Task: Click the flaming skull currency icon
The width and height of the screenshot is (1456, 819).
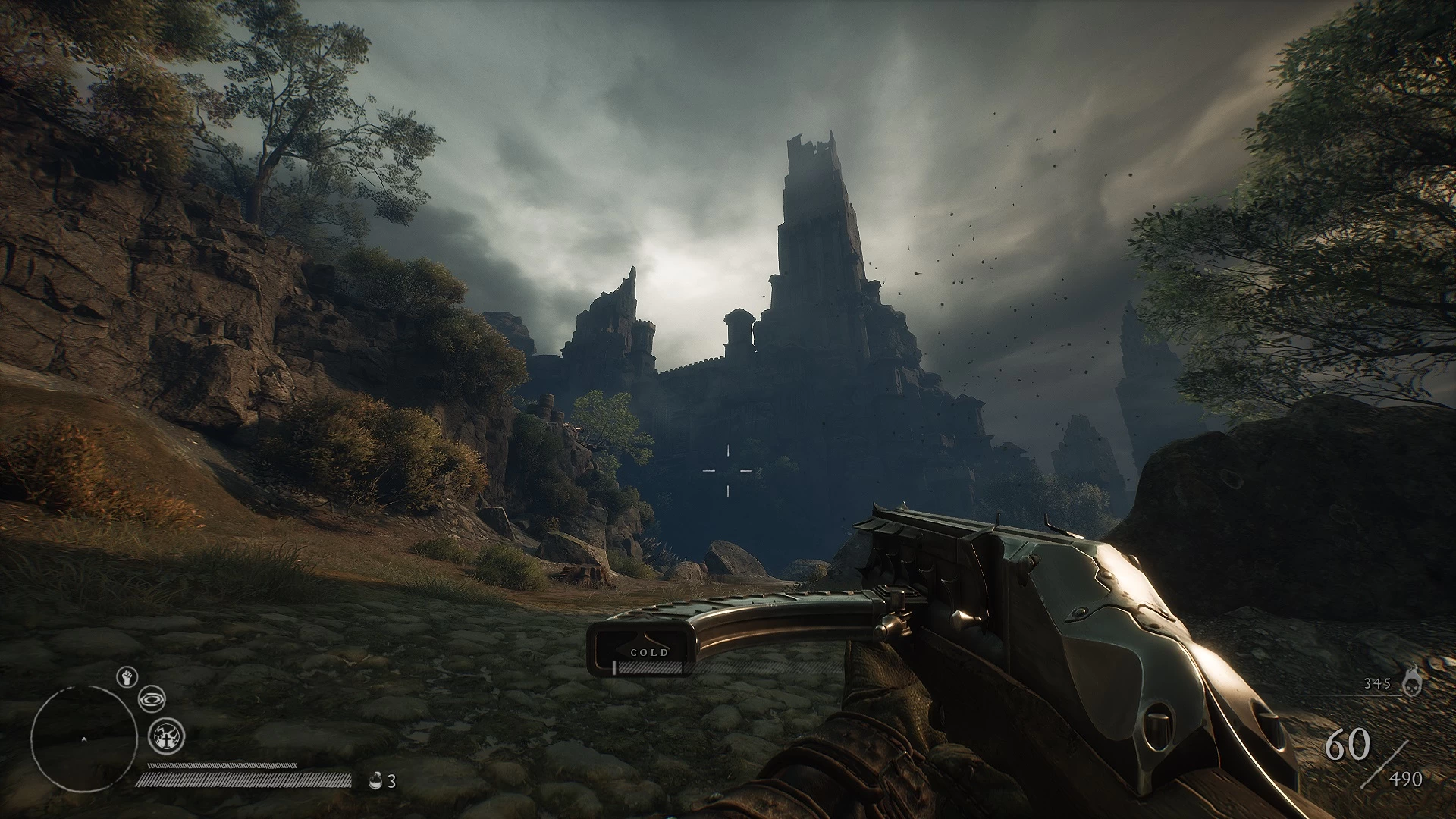Action: click(1410, 682)
